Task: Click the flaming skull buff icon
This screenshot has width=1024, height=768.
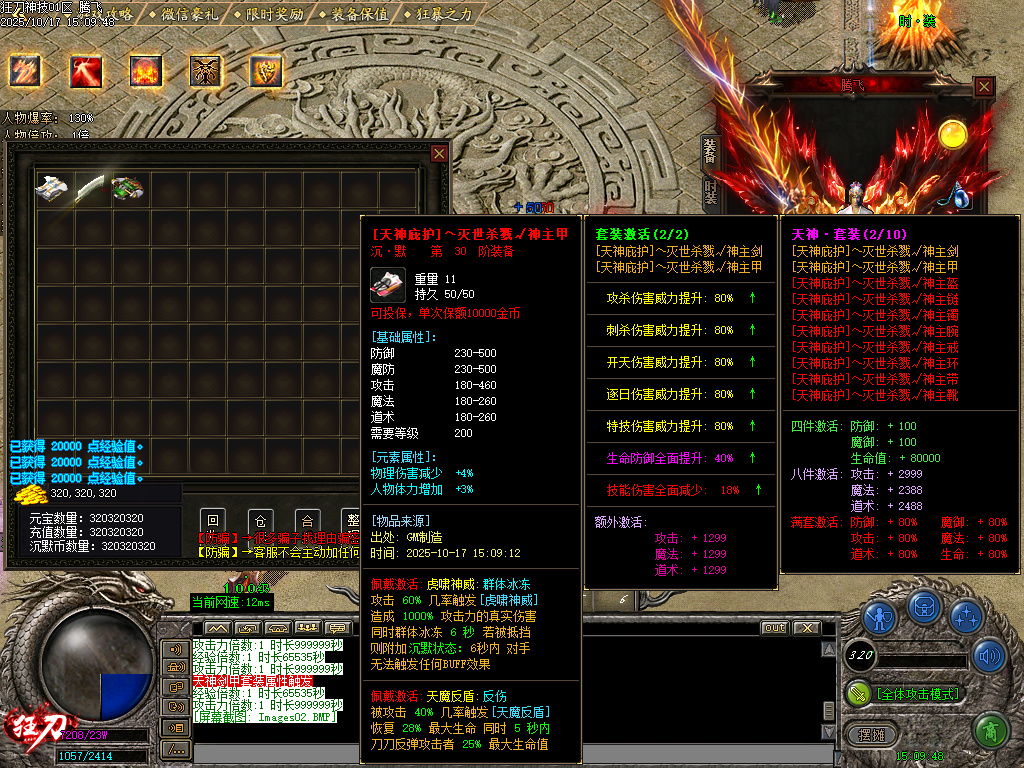Action: pyautogui.click(x=146, y=71)
